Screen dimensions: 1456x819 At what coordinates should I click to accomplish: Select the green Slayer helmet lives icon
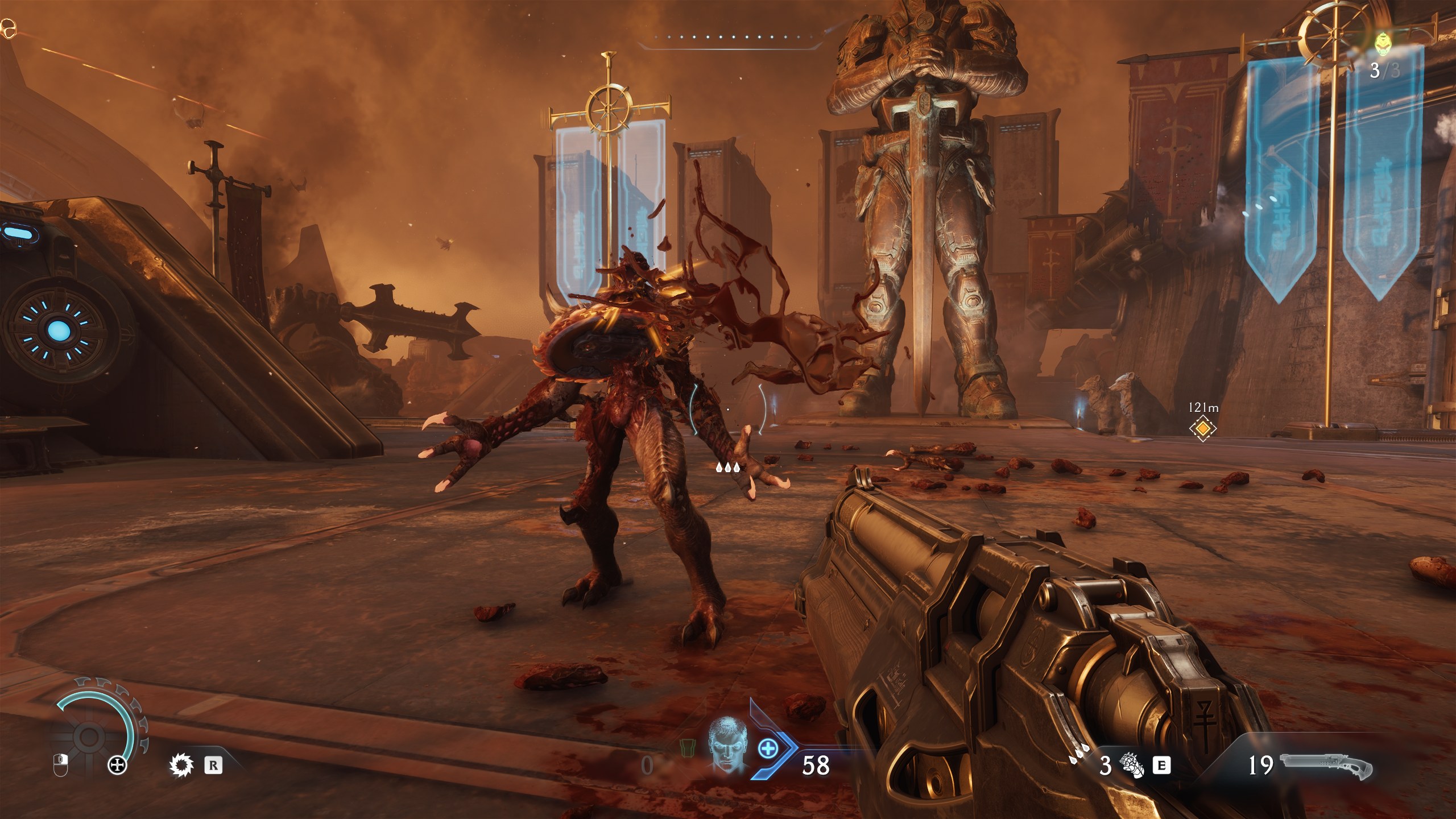click(x=1382, y=43)
